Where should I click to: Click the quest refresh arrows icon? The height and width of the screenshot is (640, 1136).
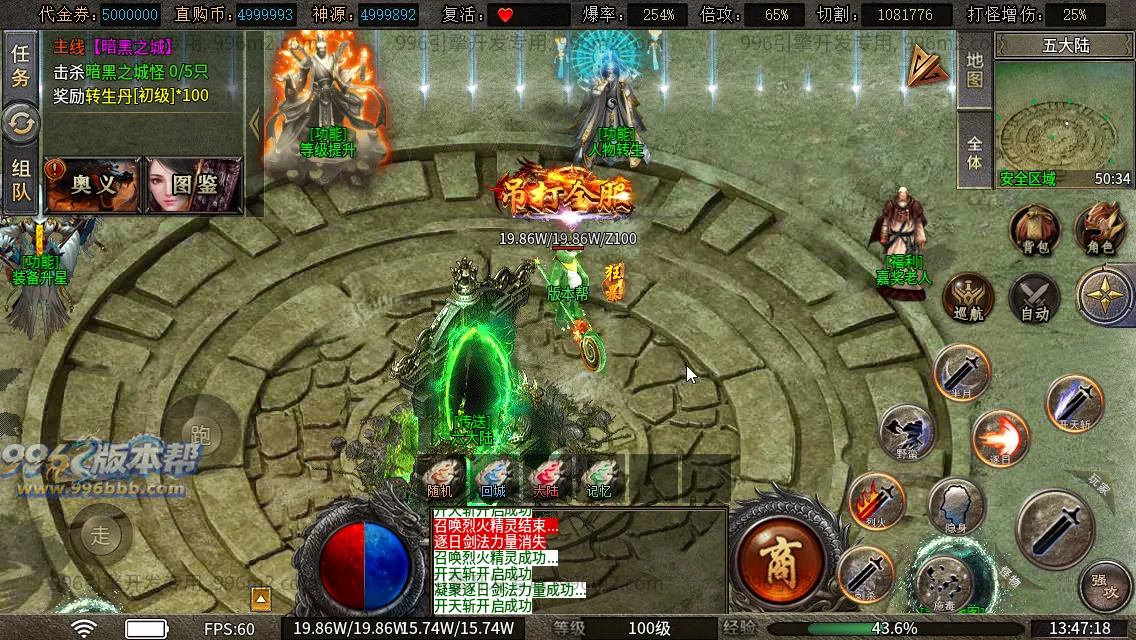(20, 124)
